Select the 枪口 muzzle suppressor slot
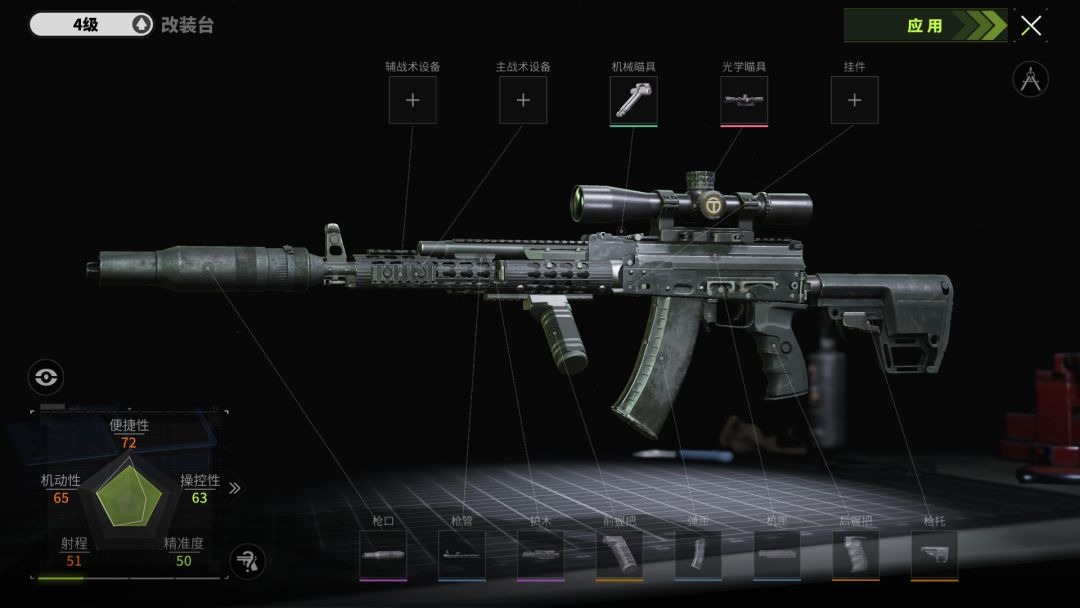 [383, 554]
